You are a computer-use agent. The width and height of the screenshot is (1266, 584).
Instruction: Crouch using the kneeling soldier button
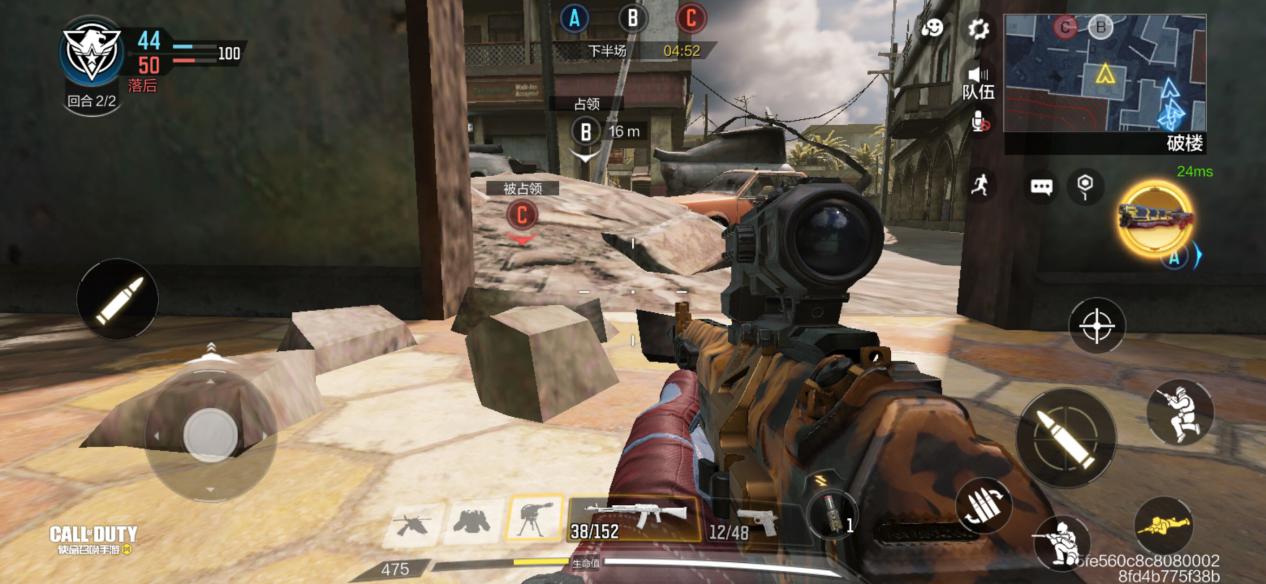[1179, 412]
